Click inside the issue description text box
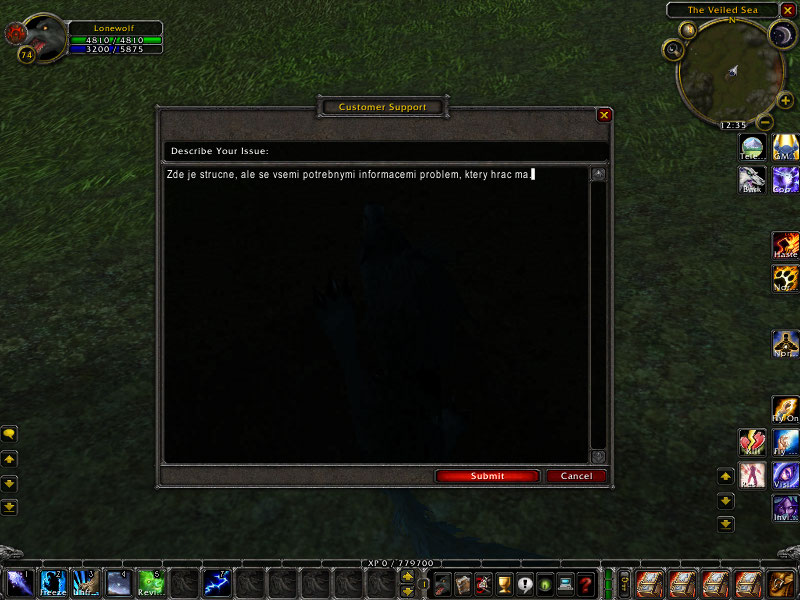This screenshot has height=600, width=800. 376,310
